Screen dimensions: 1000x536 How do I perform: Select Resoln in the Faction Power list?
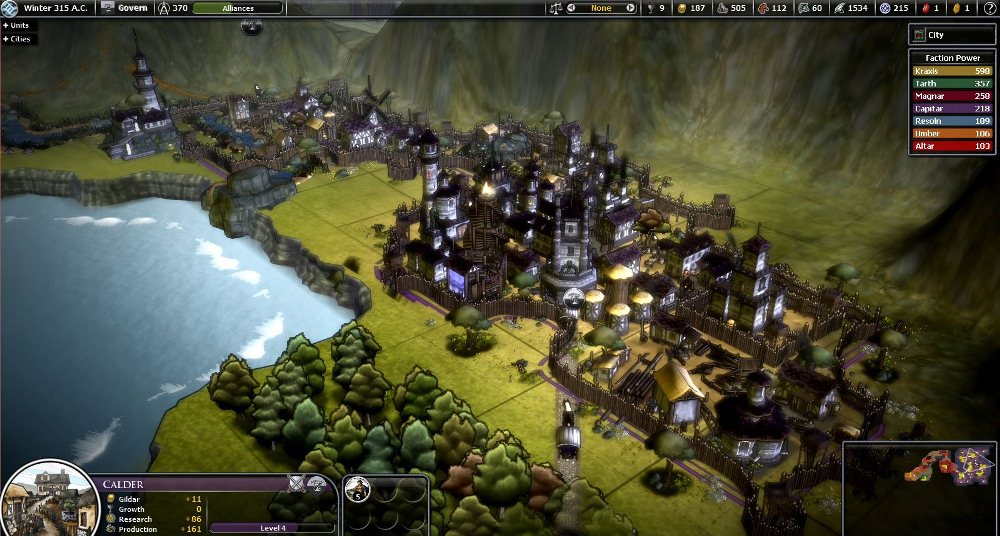pos(952,121)
